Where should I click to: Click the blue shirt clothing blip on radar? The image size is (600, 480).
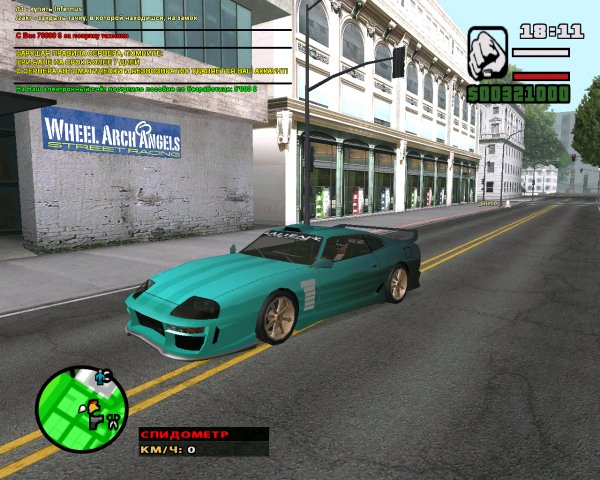click(100, 378)
